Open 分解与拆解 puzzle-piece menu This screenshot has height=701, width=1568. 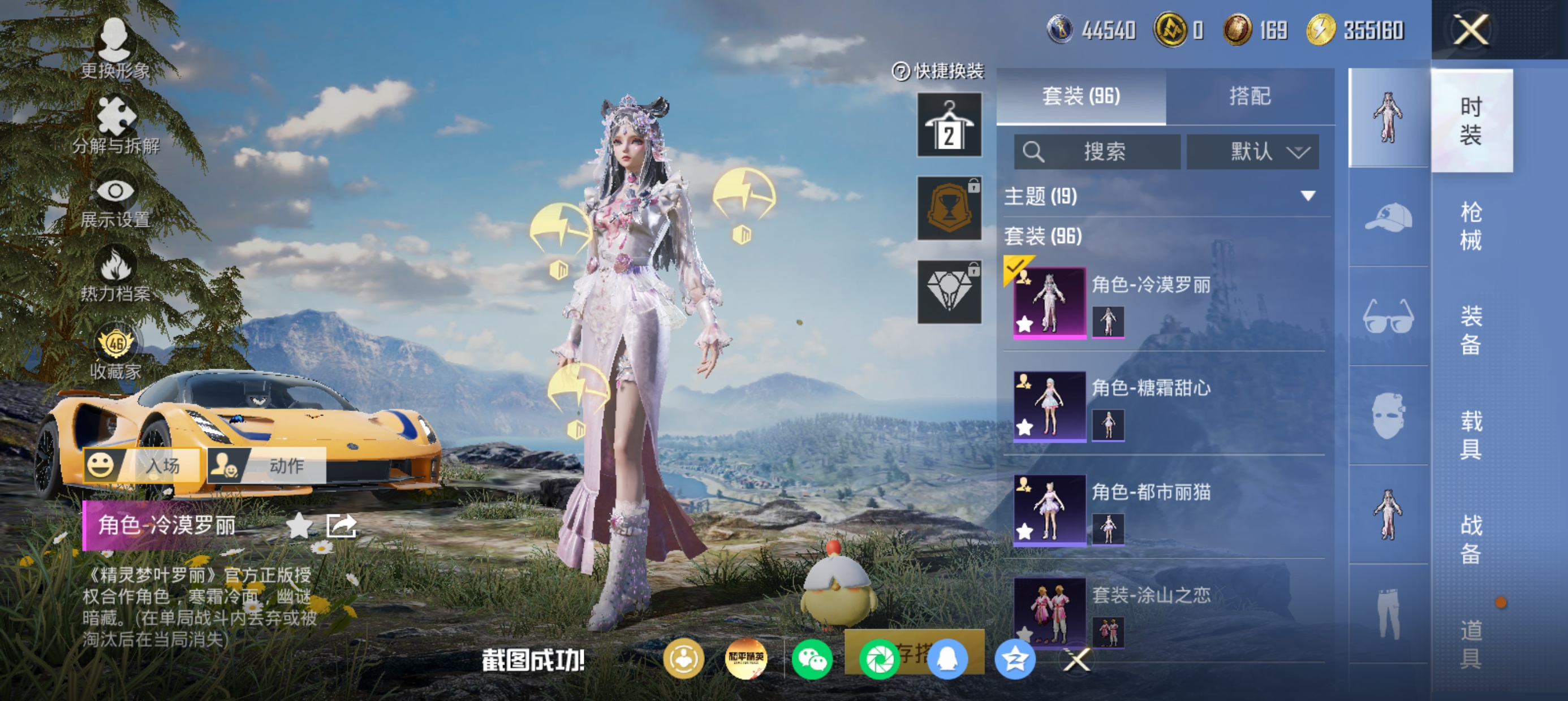point(115,125)
